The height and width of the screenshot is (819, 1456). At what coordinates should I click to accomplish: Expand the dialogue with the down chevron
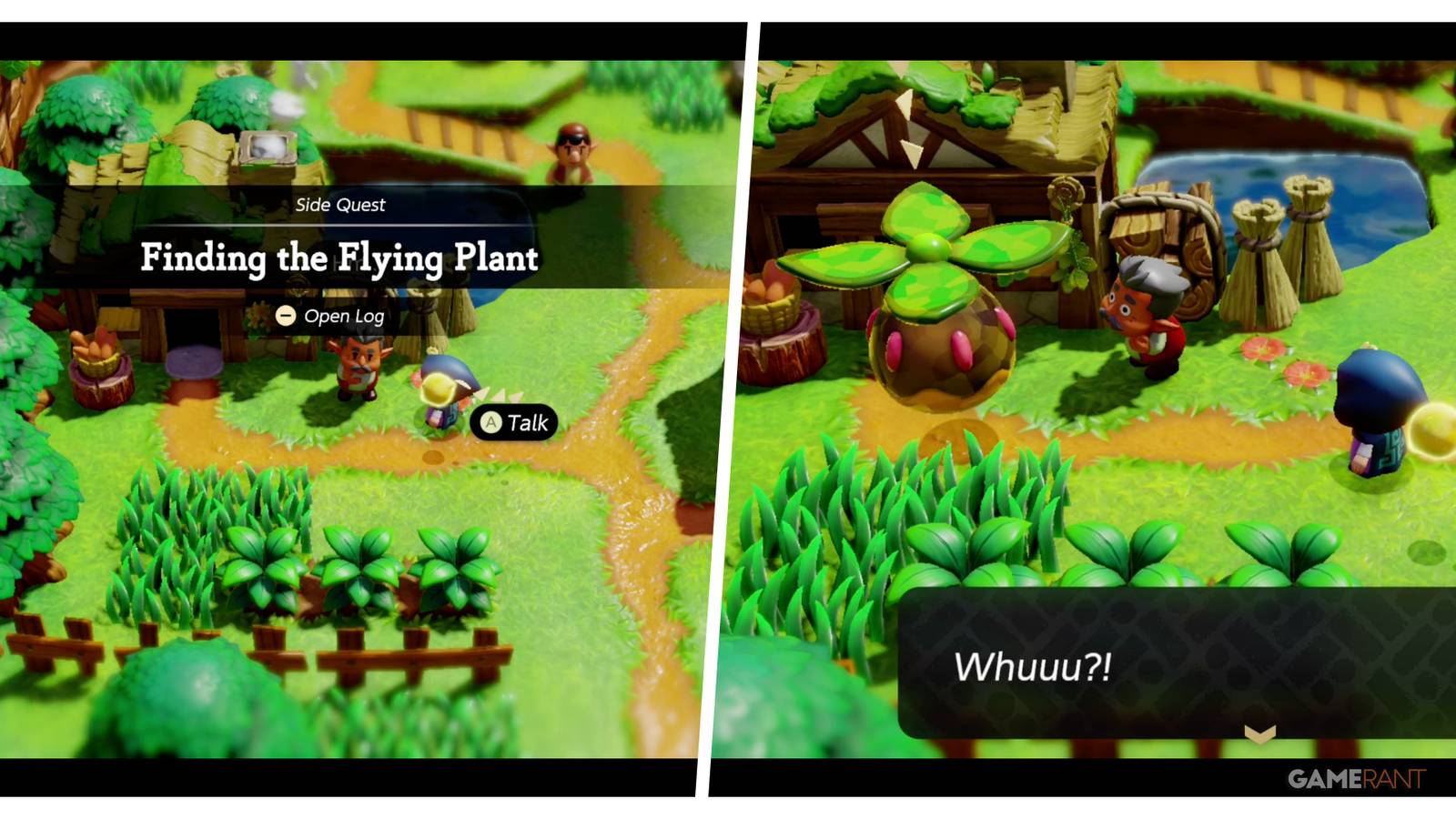pyautogui.click(x=1259, y=731)
